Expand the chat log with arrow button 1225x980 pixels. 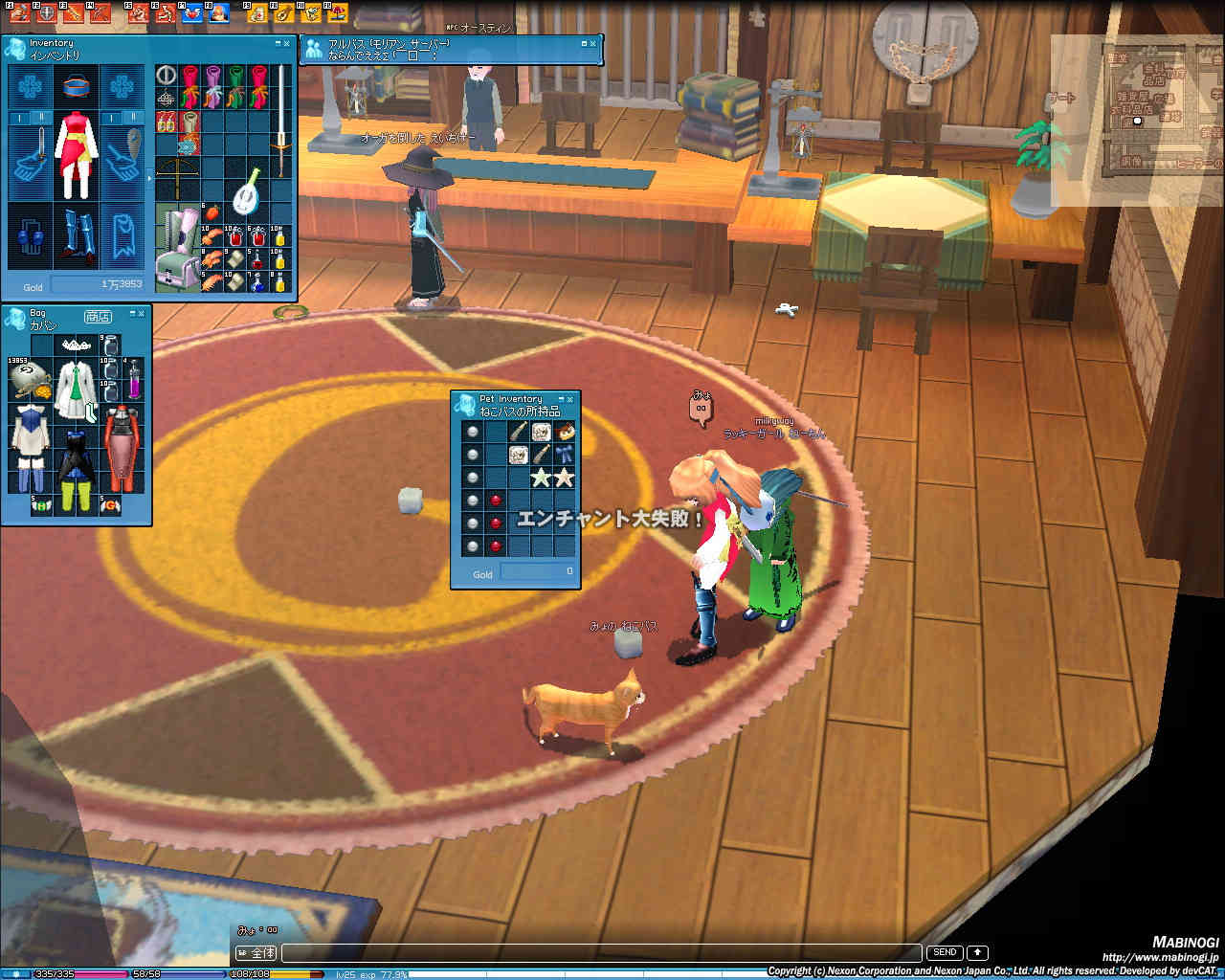tap(977, 952)
